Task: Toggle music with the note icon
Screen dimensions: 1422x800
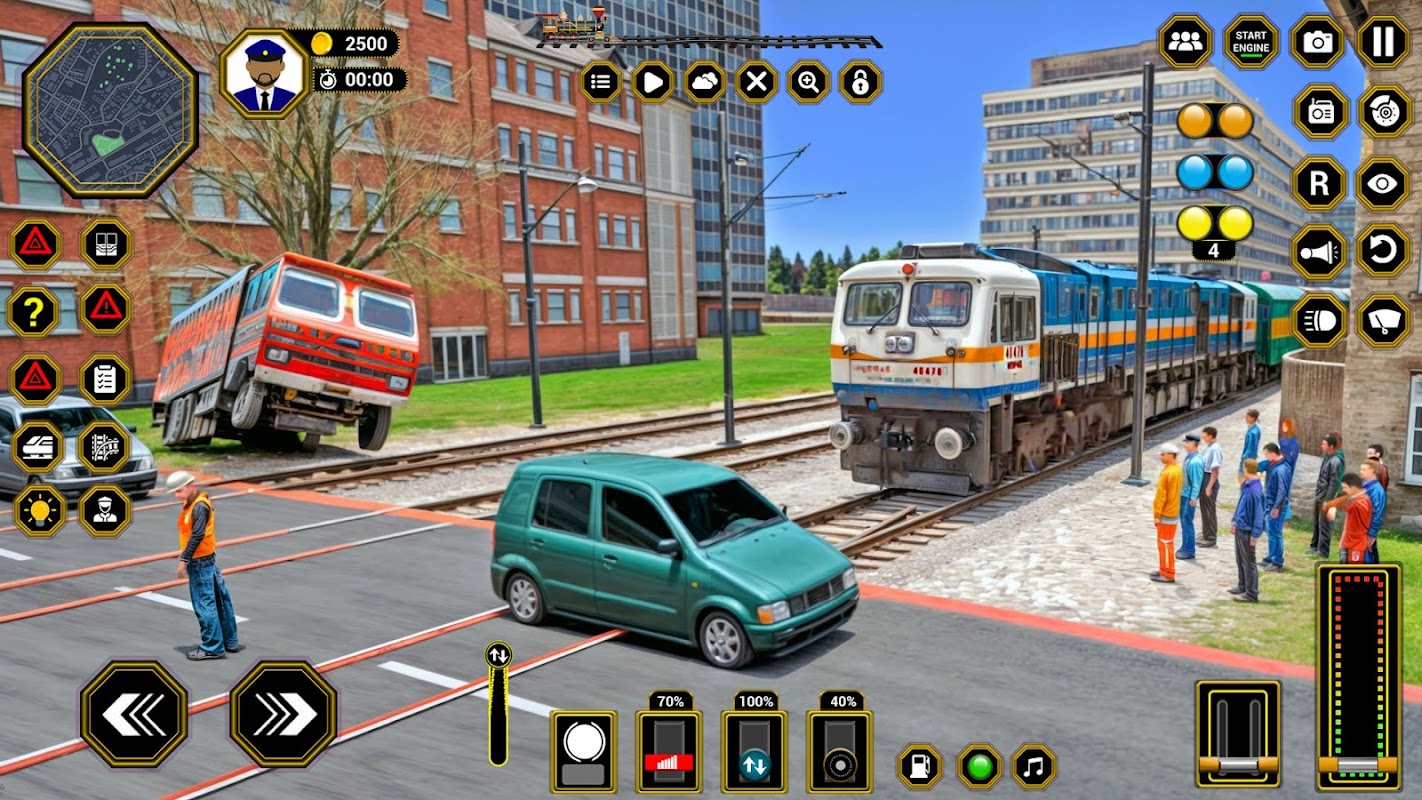Action: pyautogui.click(x=1034, y=767)
